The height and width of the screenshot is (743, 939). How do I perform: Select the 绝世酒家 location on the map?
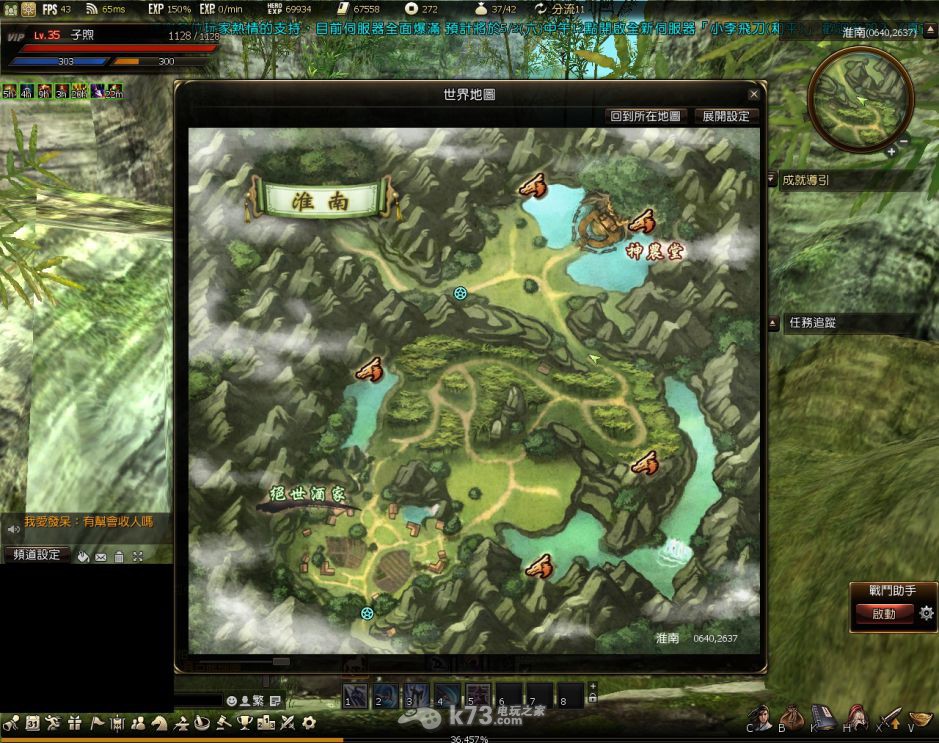coord(309,495)
